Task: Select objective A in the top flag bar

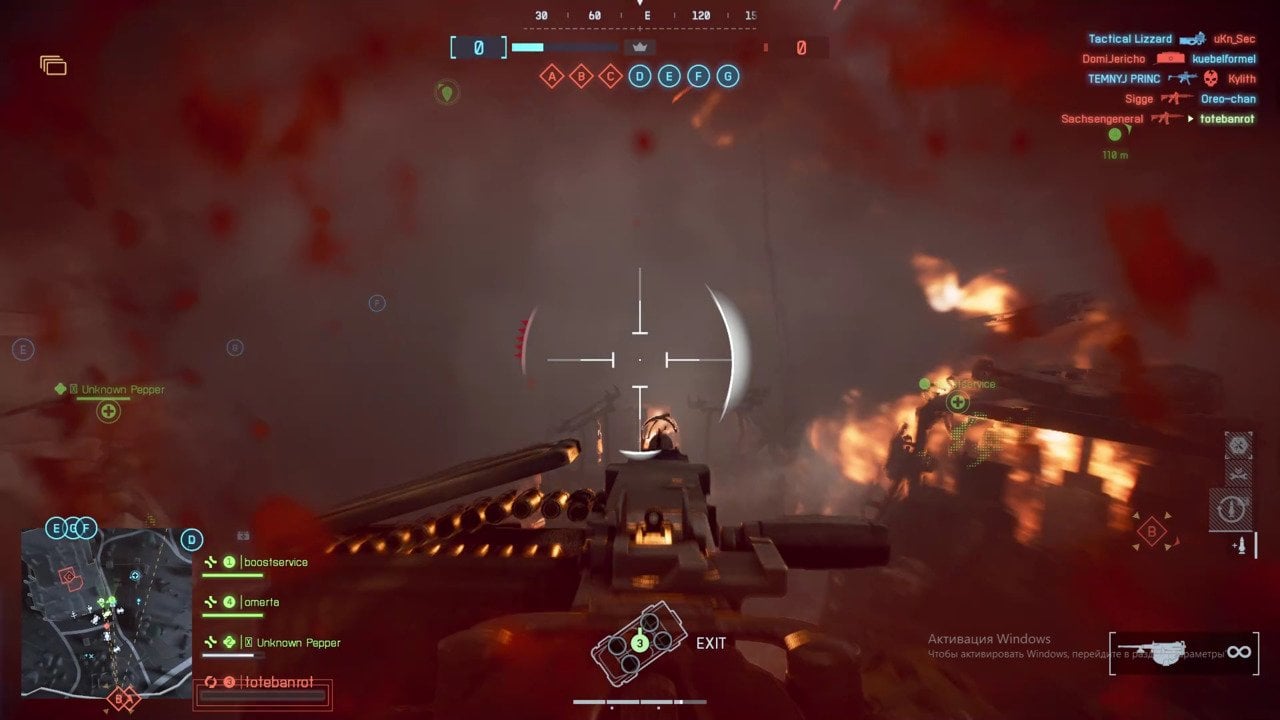Action: tap(551, 76)
